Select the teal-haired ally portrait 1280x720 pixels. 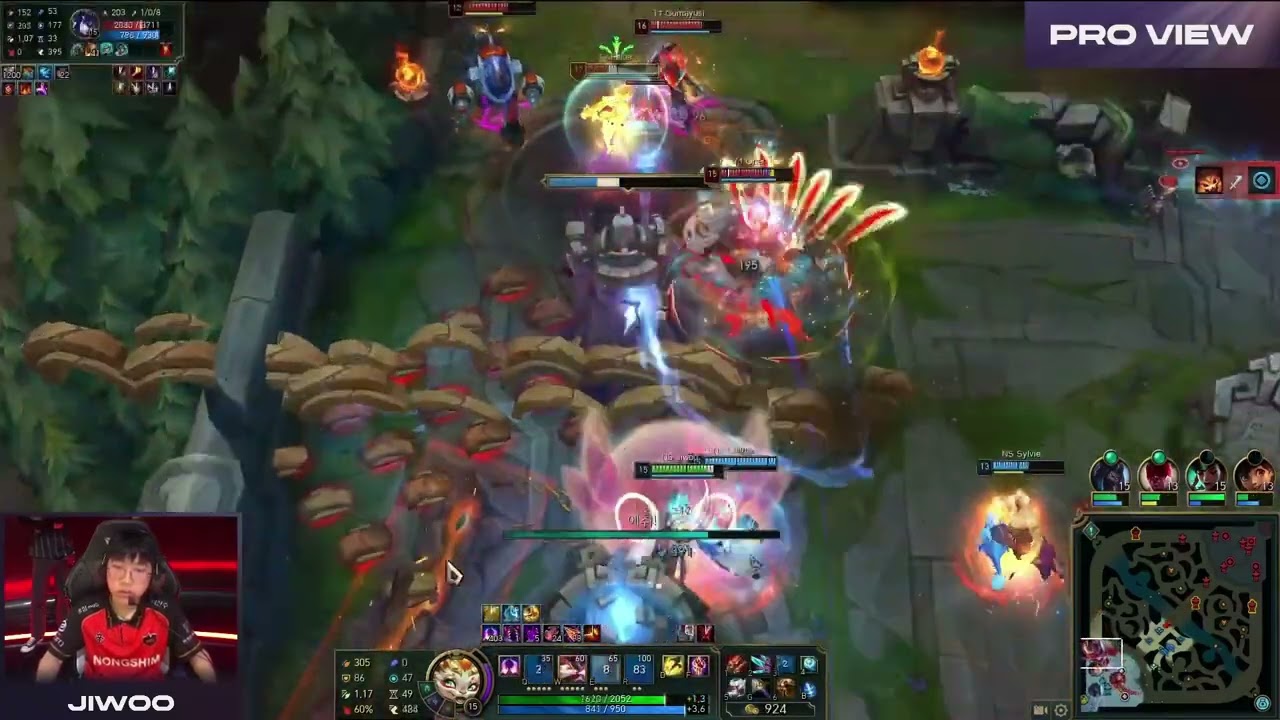click(1109, 474)
